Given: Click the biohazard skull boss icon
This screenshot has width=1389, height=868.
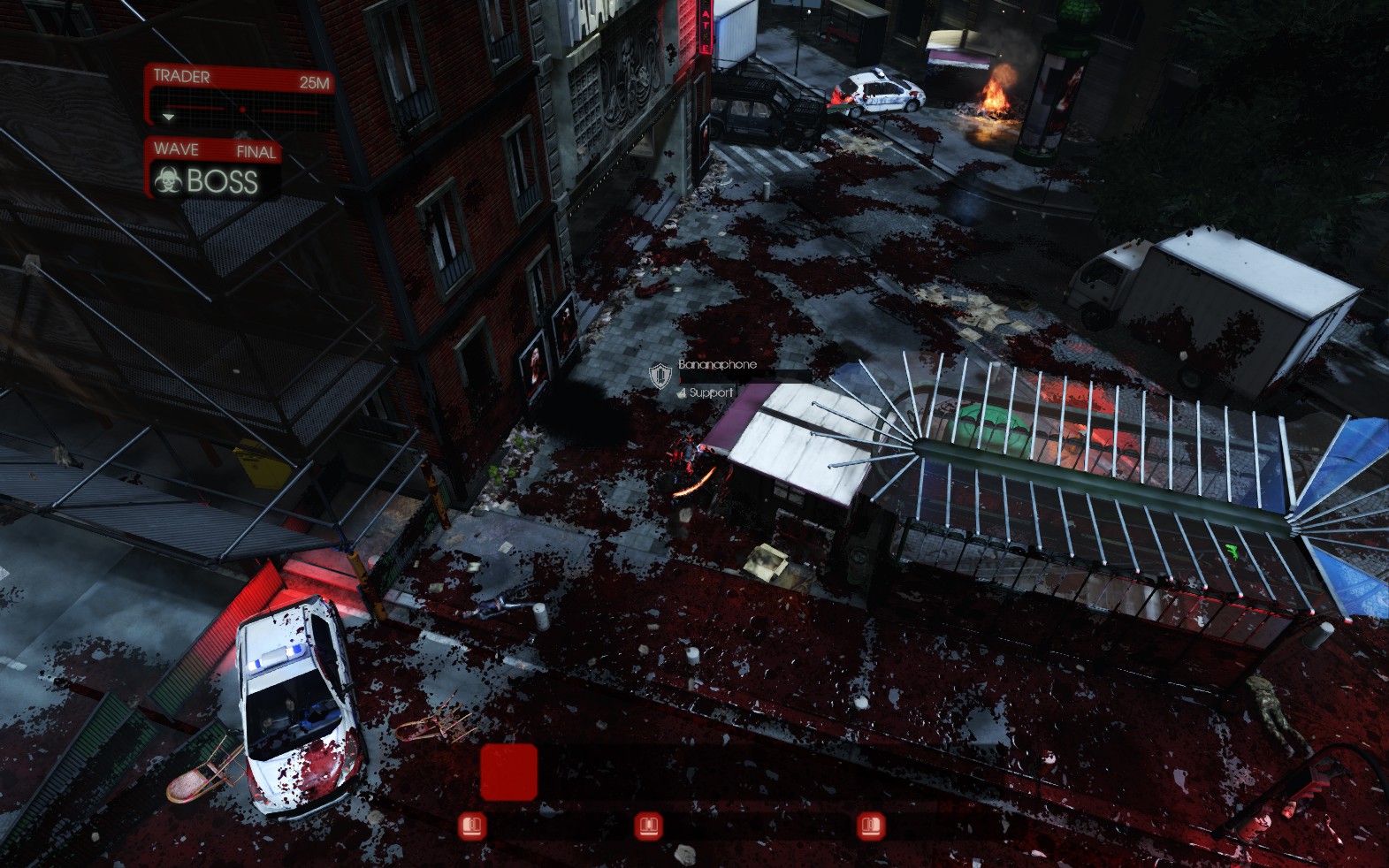Looking at the screenshot, I should point(166,181).
